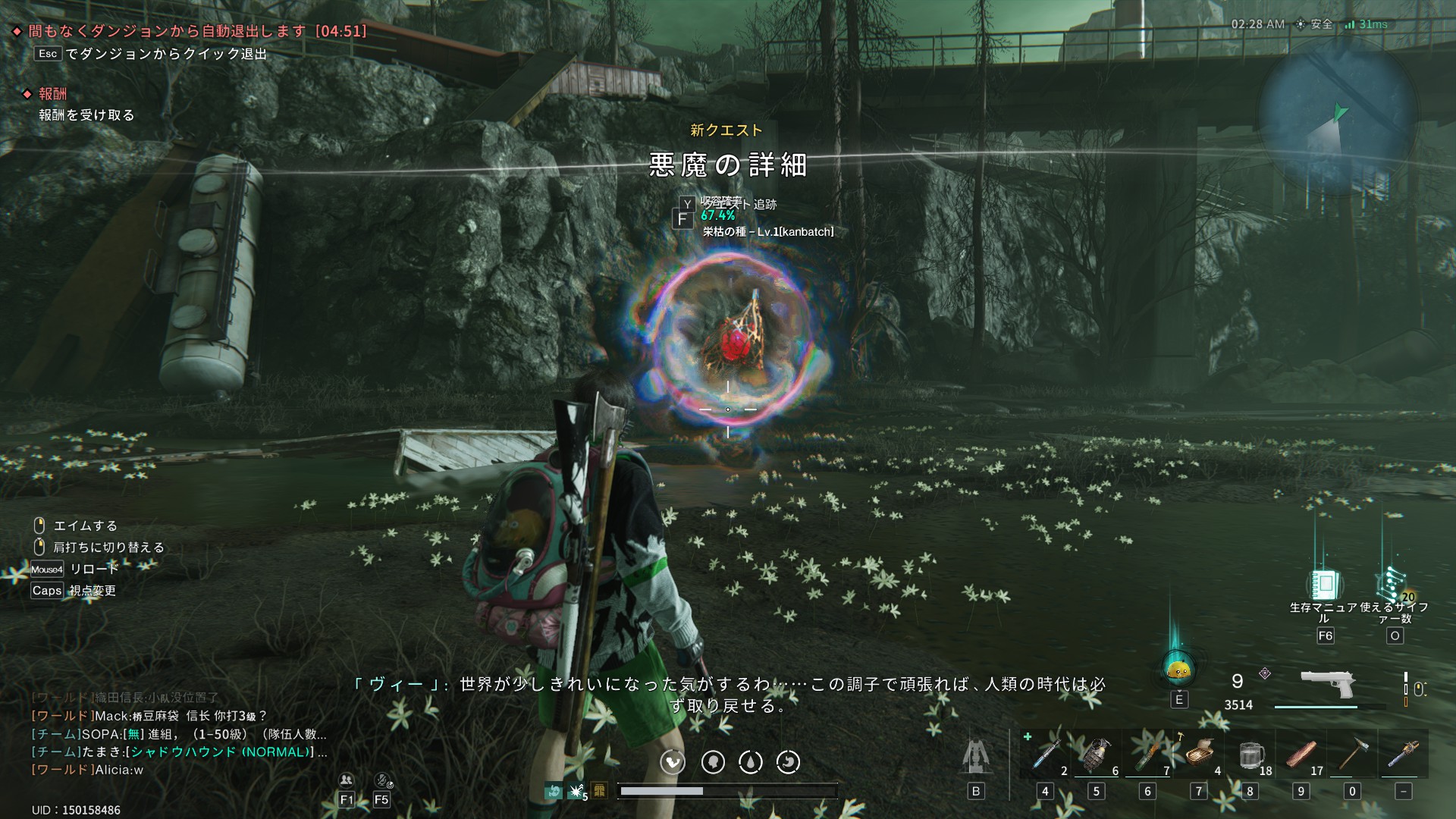
Task: Open the team members icon
Action: point(347,780)
